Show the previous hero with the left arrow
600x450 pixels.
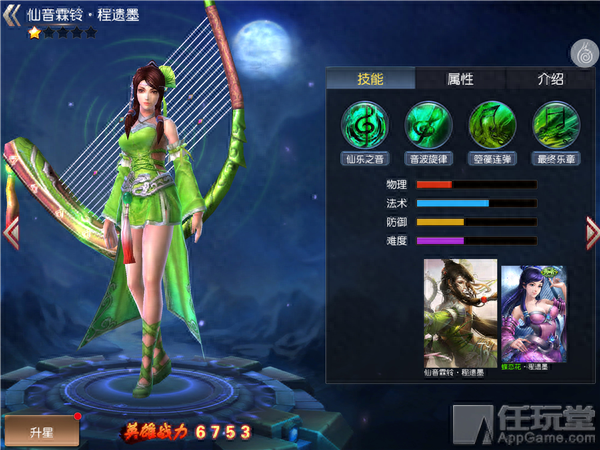11,232
